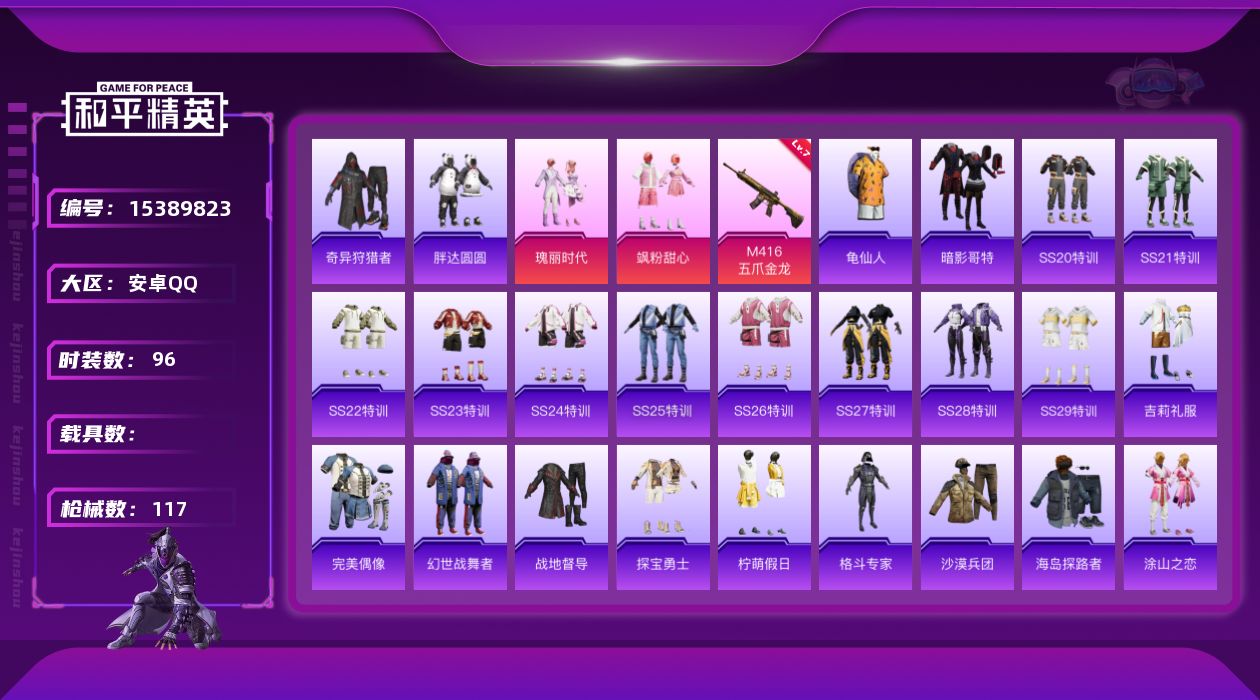Choose the 沙漠兵团 outfit card

click(x=967, y=517)
